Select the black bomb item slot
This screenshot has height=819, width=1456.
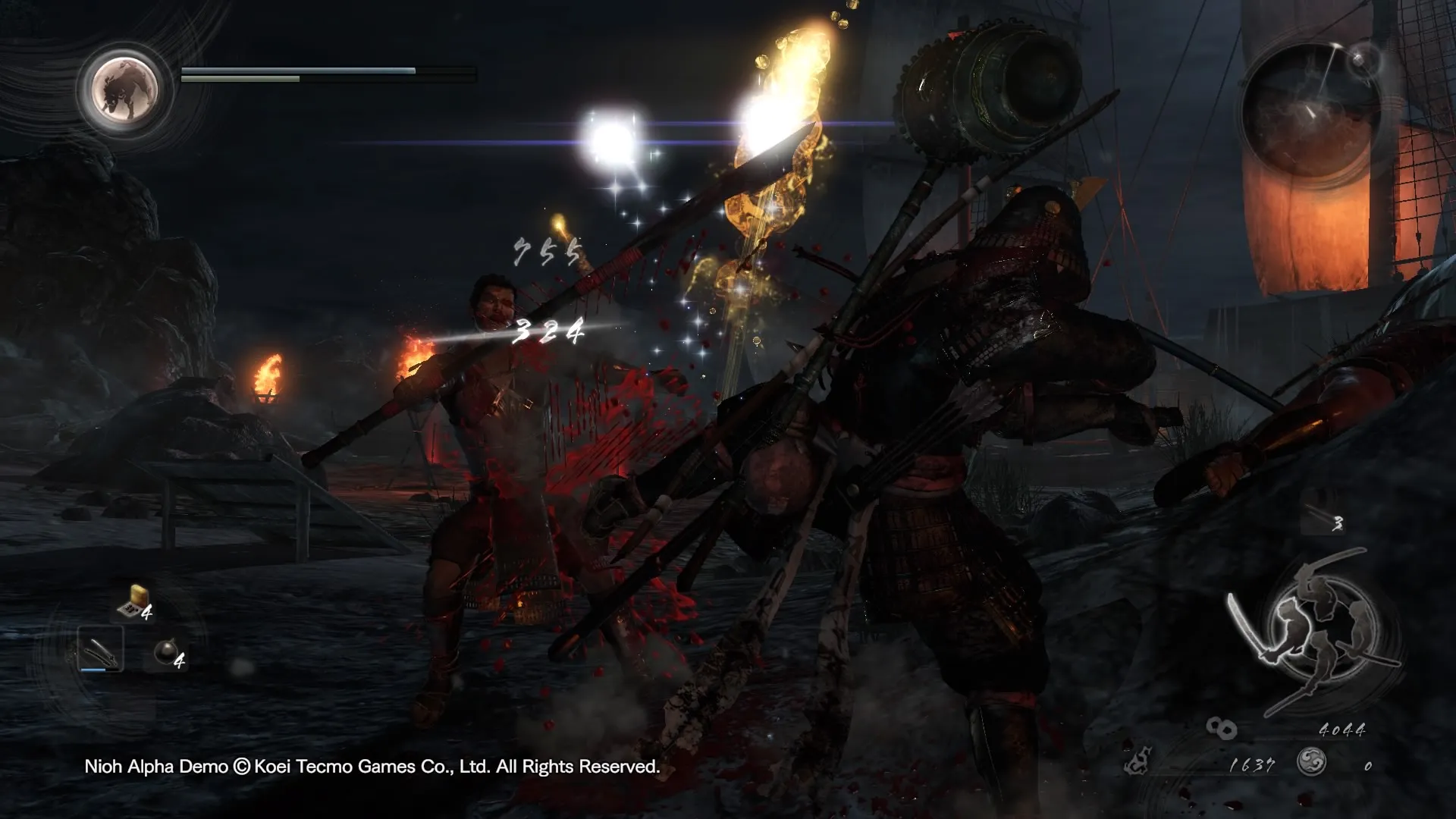[x=167, y=652]
